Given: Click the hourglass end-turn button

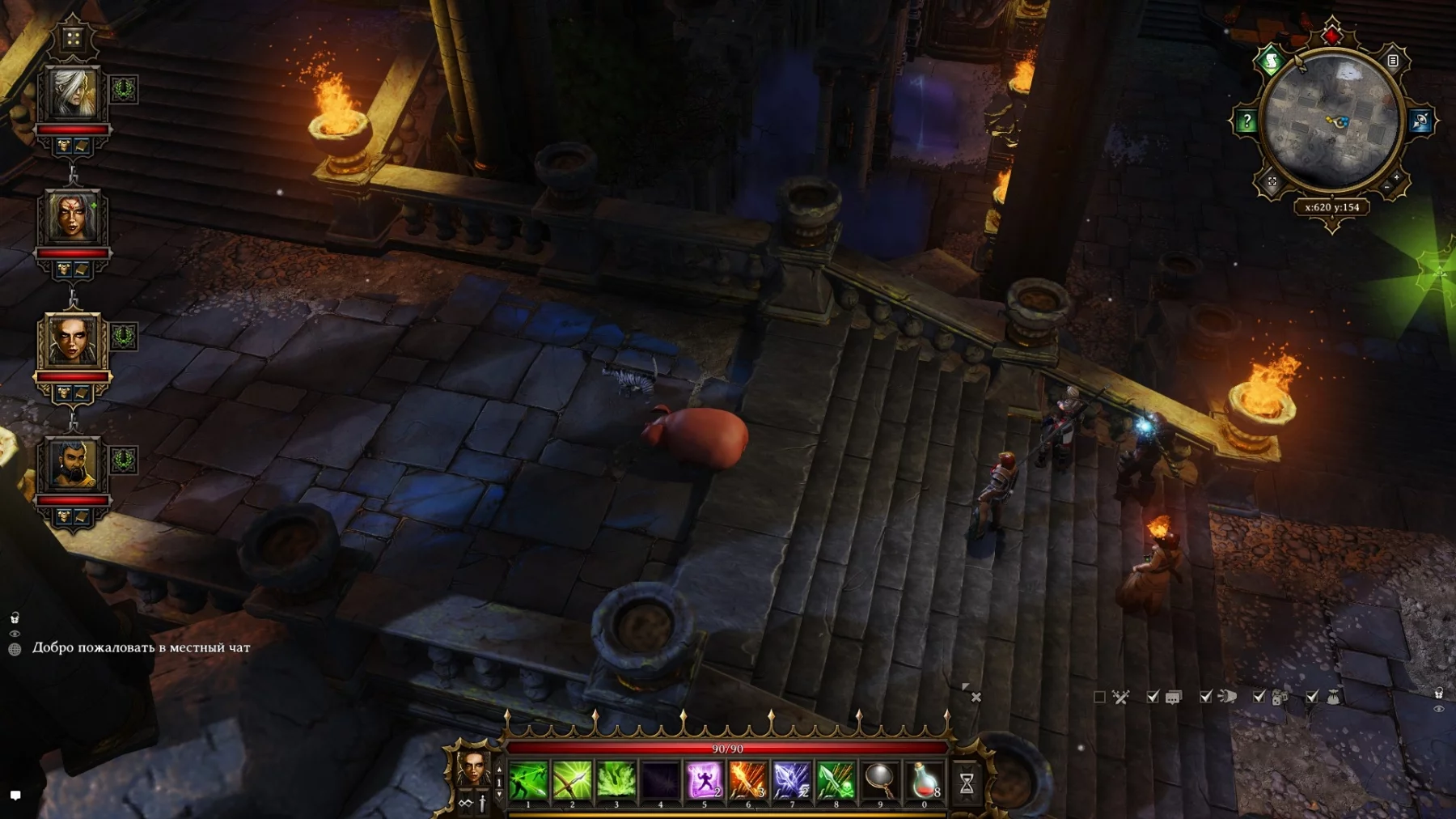Looking at the screenshot, I should pos(967,783).
